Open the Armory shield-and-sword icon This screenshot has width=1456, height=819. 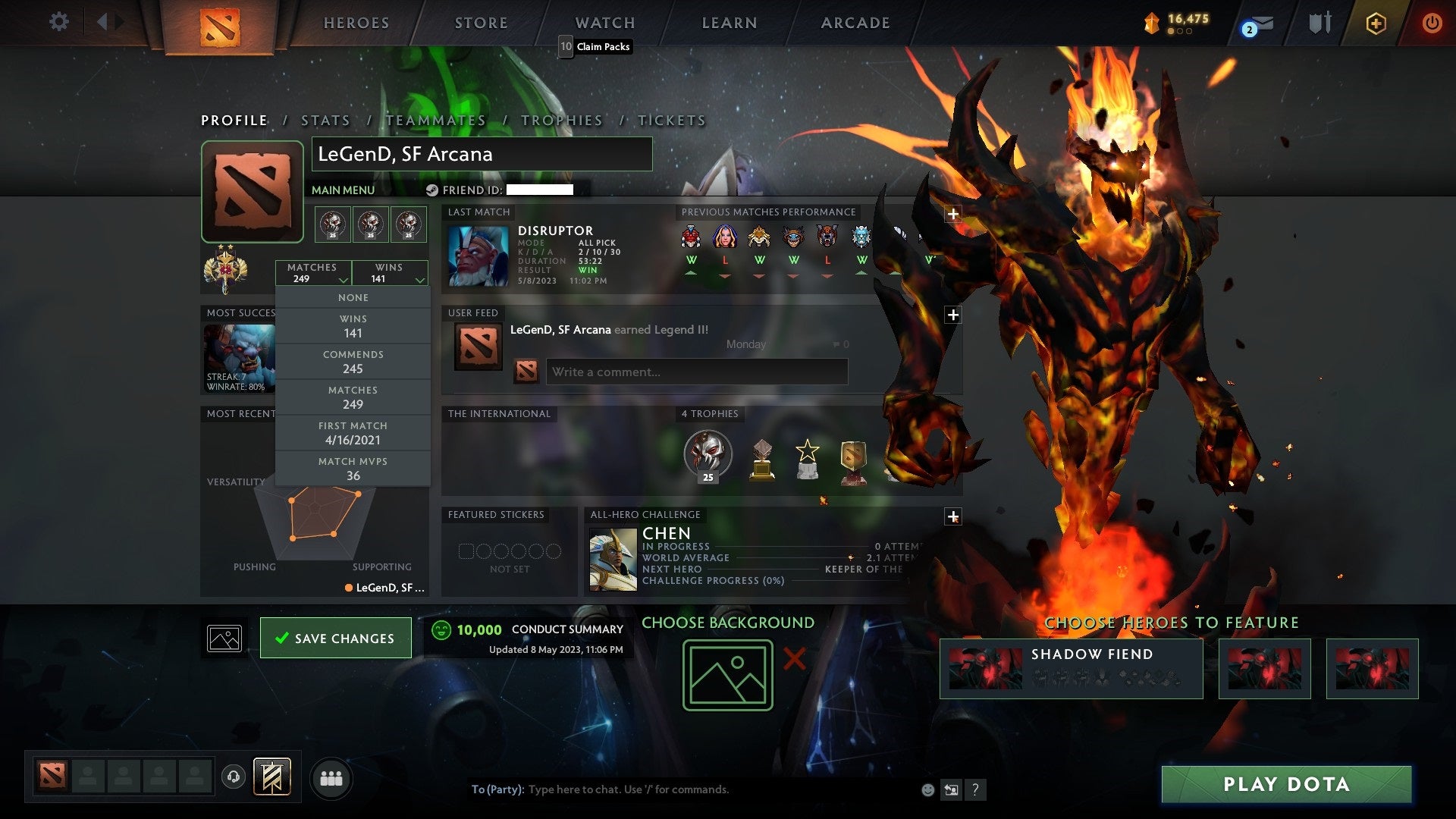(x=1320, y=22)
